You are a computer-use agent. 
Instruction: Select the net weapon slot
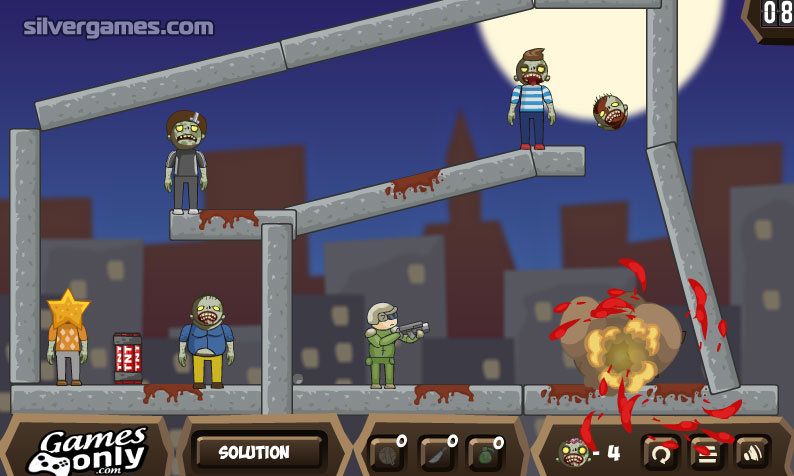click(385, 454)
